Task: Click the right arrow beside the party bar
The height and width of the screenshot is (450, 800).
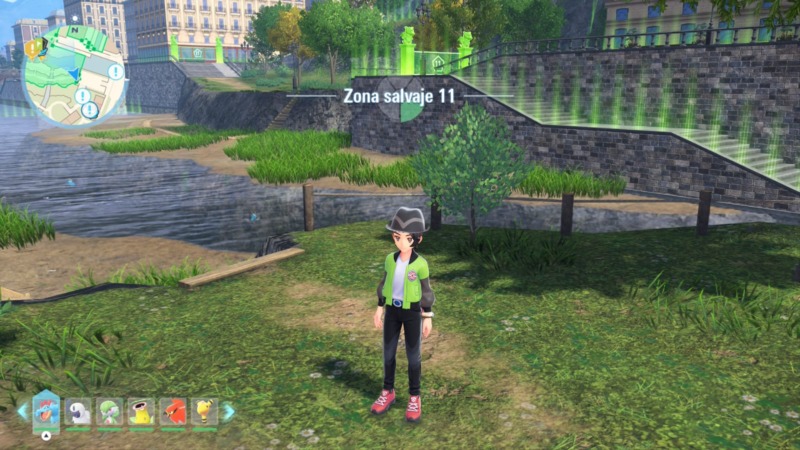Action: [x=229, y=411]
